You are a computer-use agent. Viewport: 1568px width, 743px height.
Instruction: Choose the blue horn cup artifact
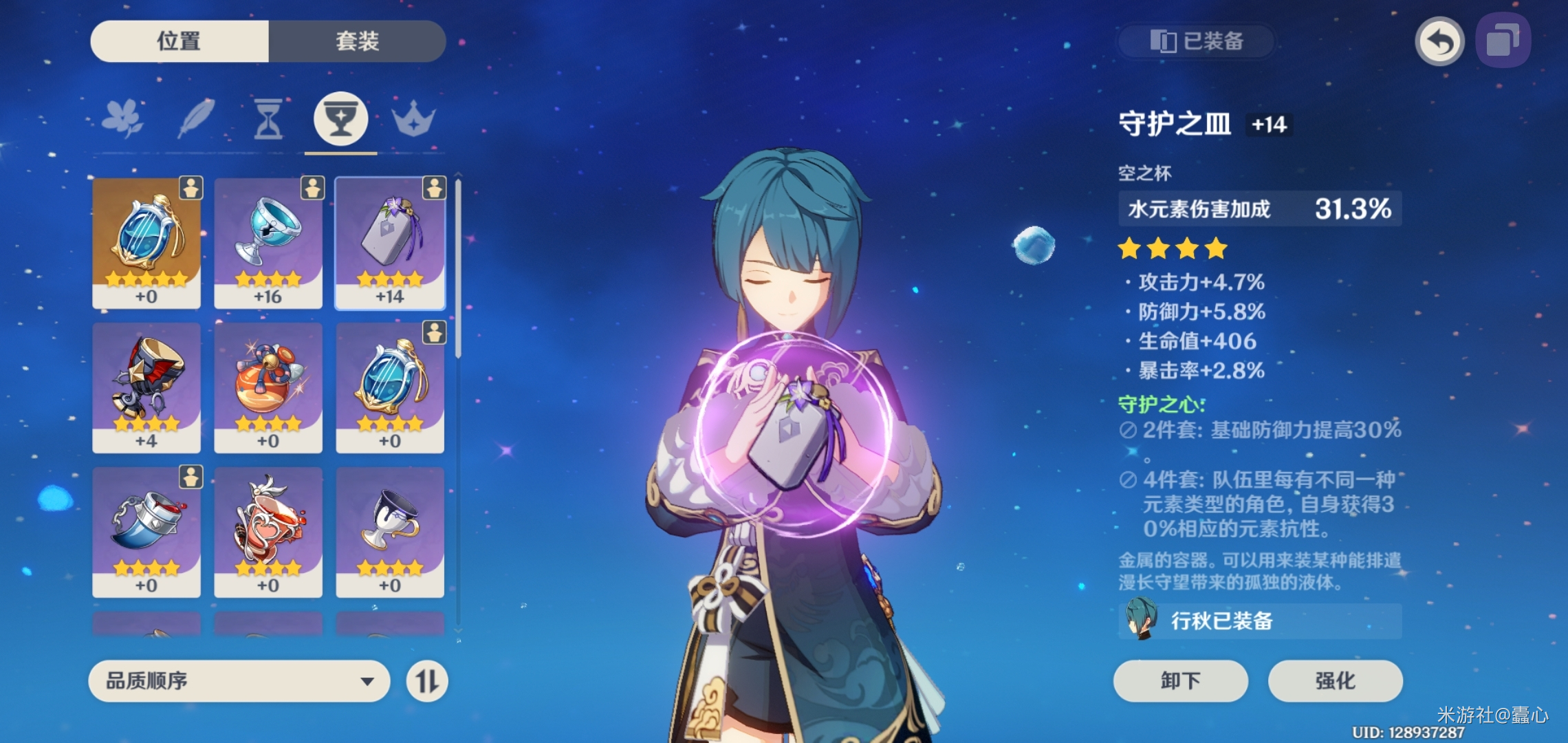pyautogui.click(x=146, y=531)
